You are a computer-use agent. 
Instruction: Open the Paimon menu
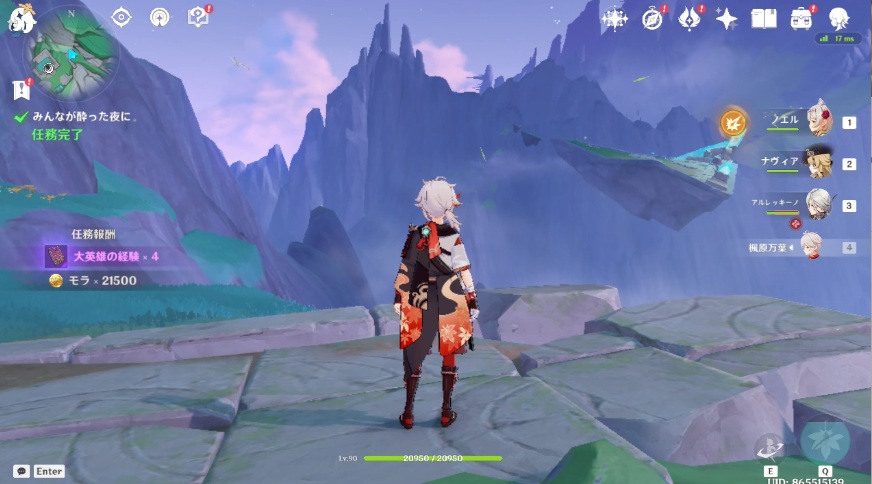pyautogui.click(x=21, y=17)
